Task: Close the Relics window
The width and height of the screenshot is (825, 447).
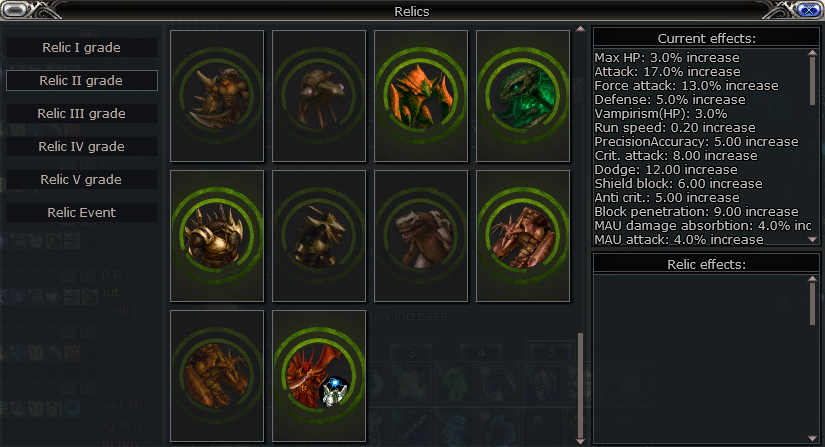Action: pos(807,11)
